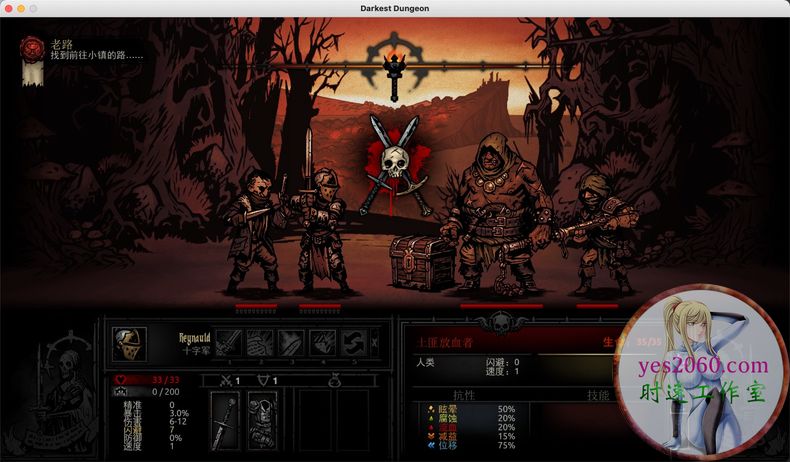790x462 pixels.
Task: Use the sword skill numbered 1
Action: 229,343
